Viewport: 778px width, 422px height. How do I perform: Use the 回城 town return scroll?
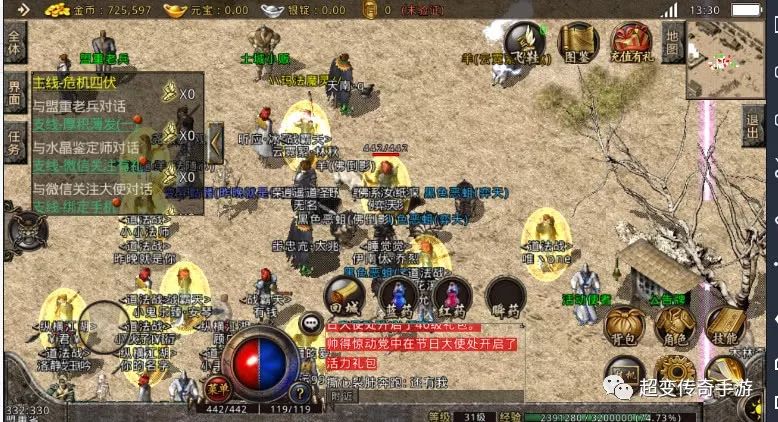pos(343,295)
